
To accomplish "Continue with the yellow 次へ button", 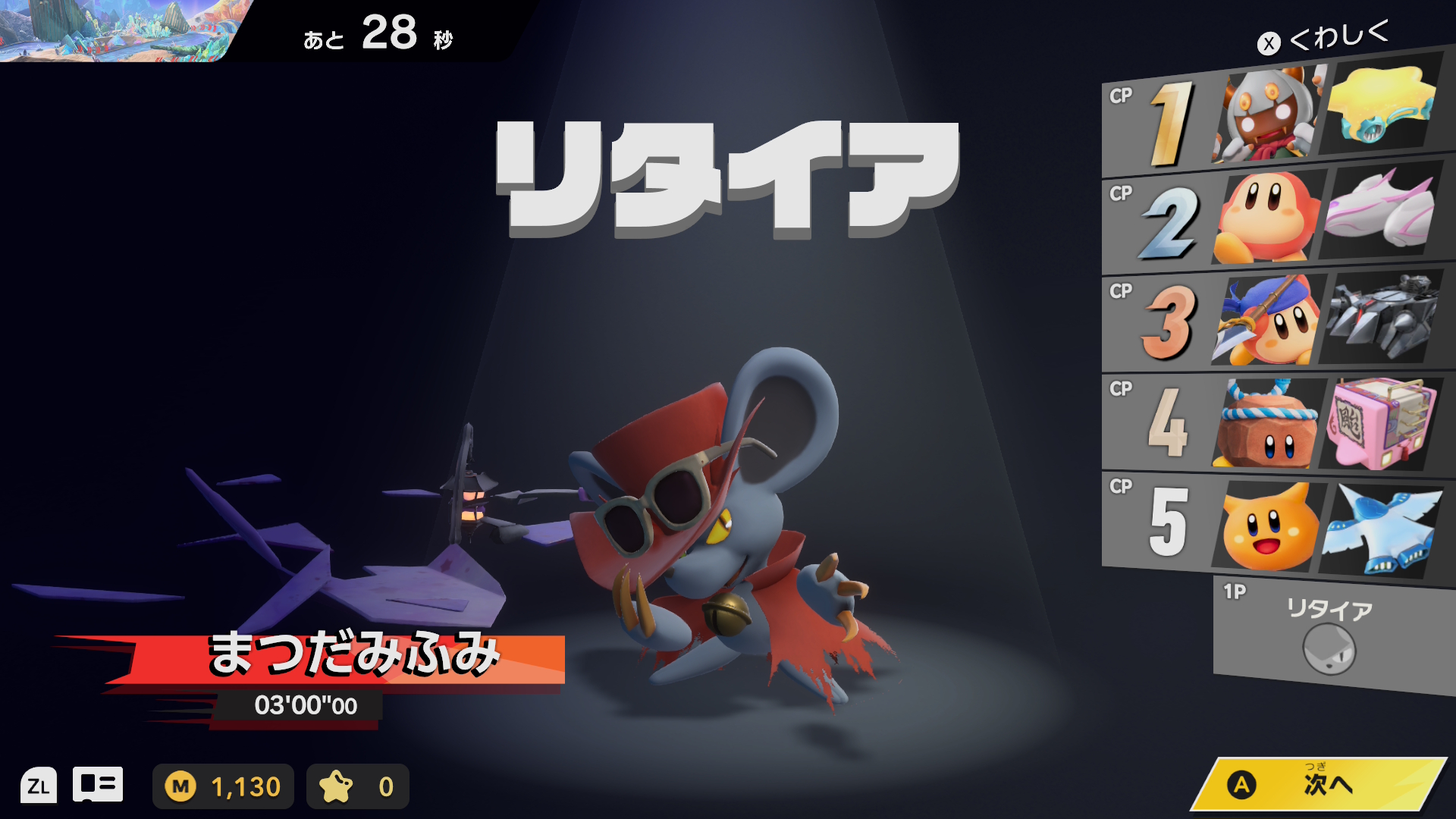I will point(1318,785).
